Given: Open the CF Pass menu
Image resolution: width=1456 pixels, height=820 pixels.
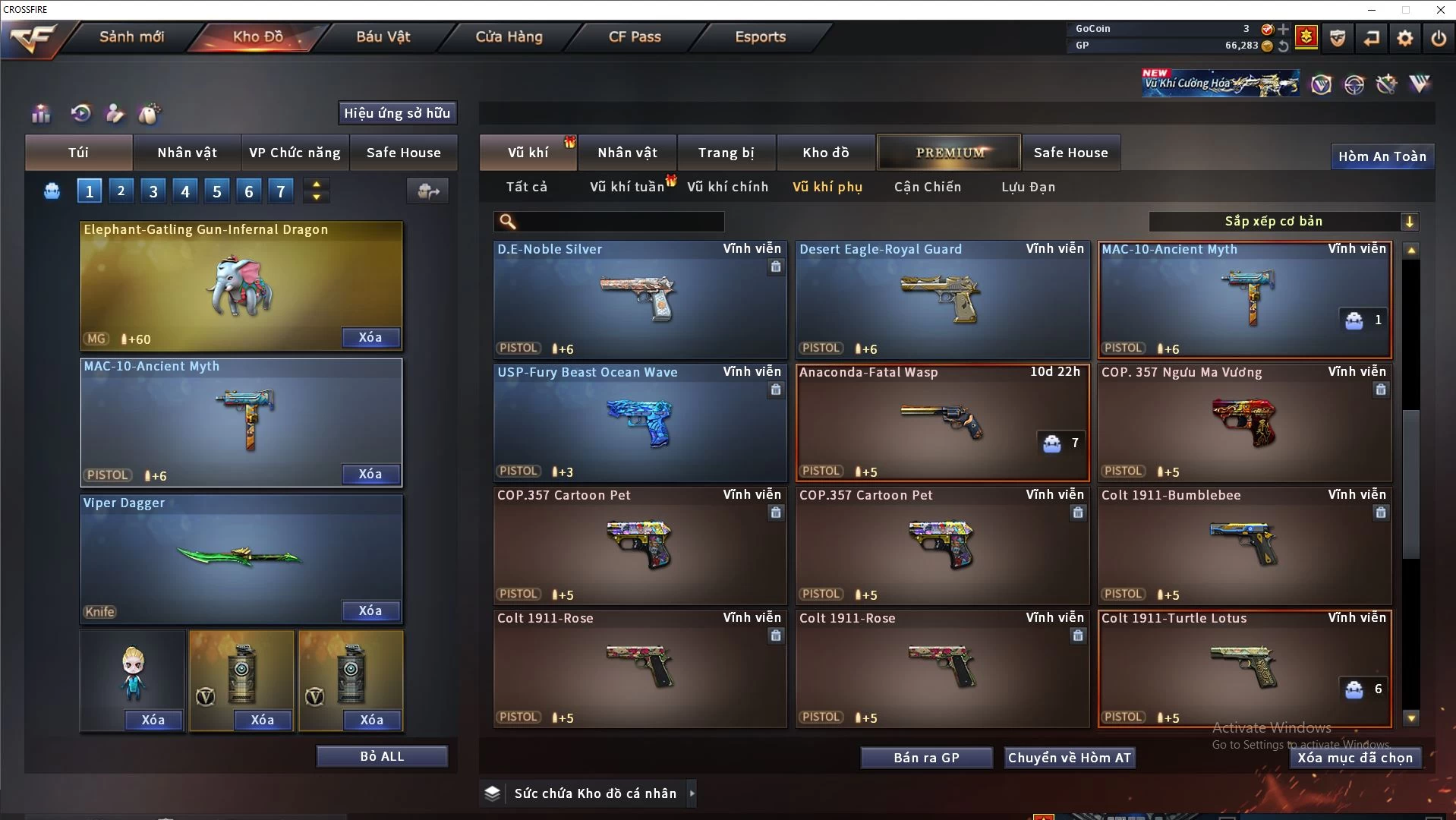Looking at the screenshot, I should coord(635,36).
